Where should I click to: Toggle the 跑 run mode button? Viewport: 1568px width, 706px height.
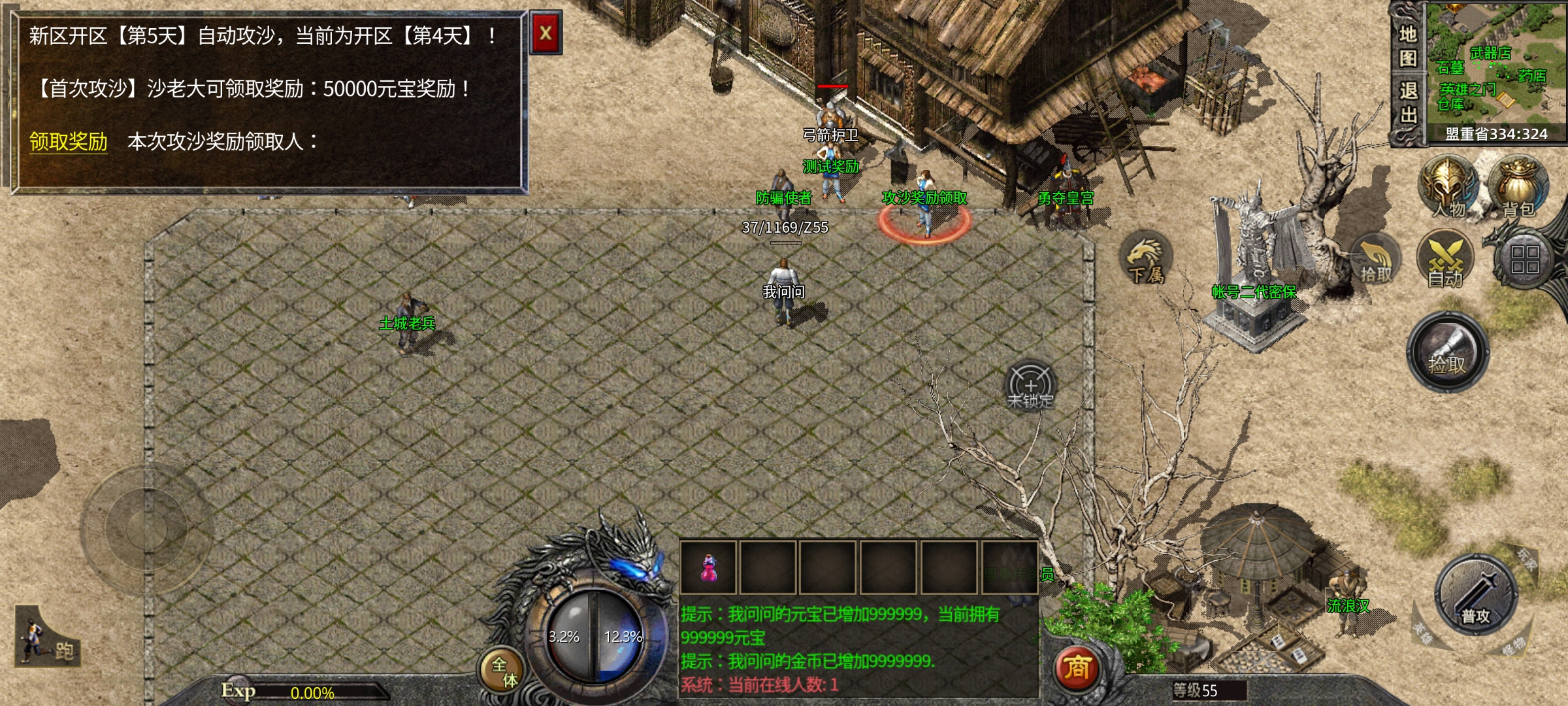pyautogui.click(x=47, y=639)
